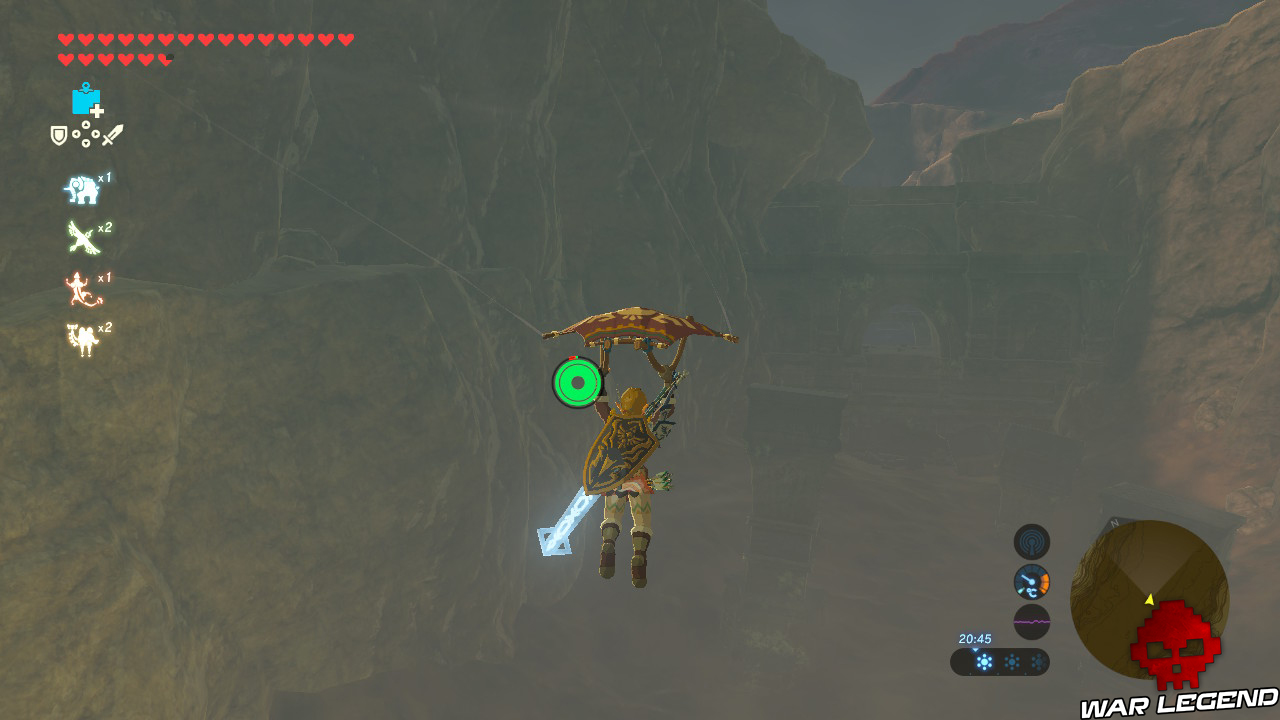Viewport: 1280px width, 720px height.
Task: Select the yellow insect icon marked x2
Action: [x=81, y=336]
